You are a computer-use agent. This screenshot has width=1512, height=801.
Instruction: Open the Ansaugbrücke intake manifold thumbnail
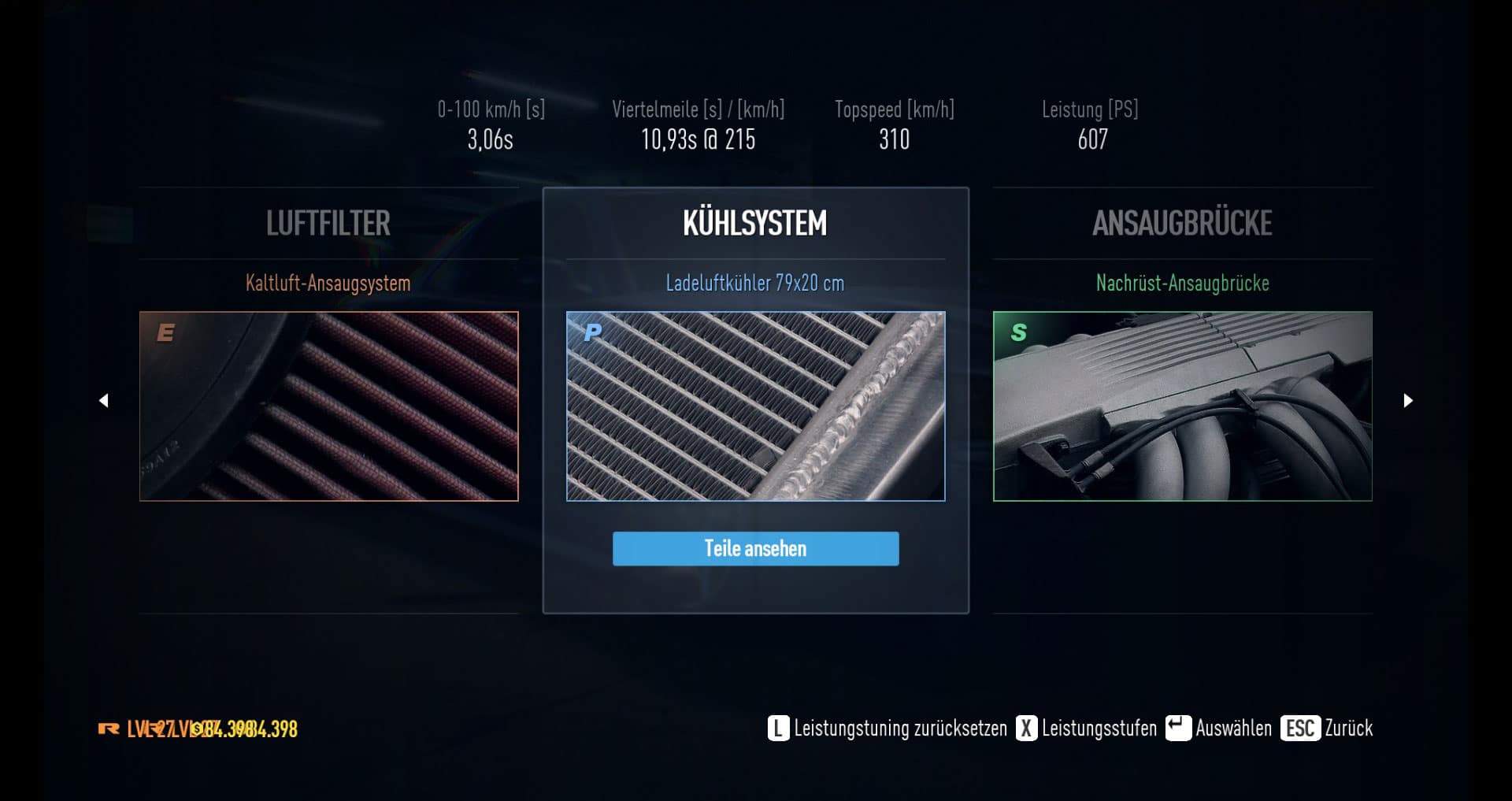click(1182, 406)
